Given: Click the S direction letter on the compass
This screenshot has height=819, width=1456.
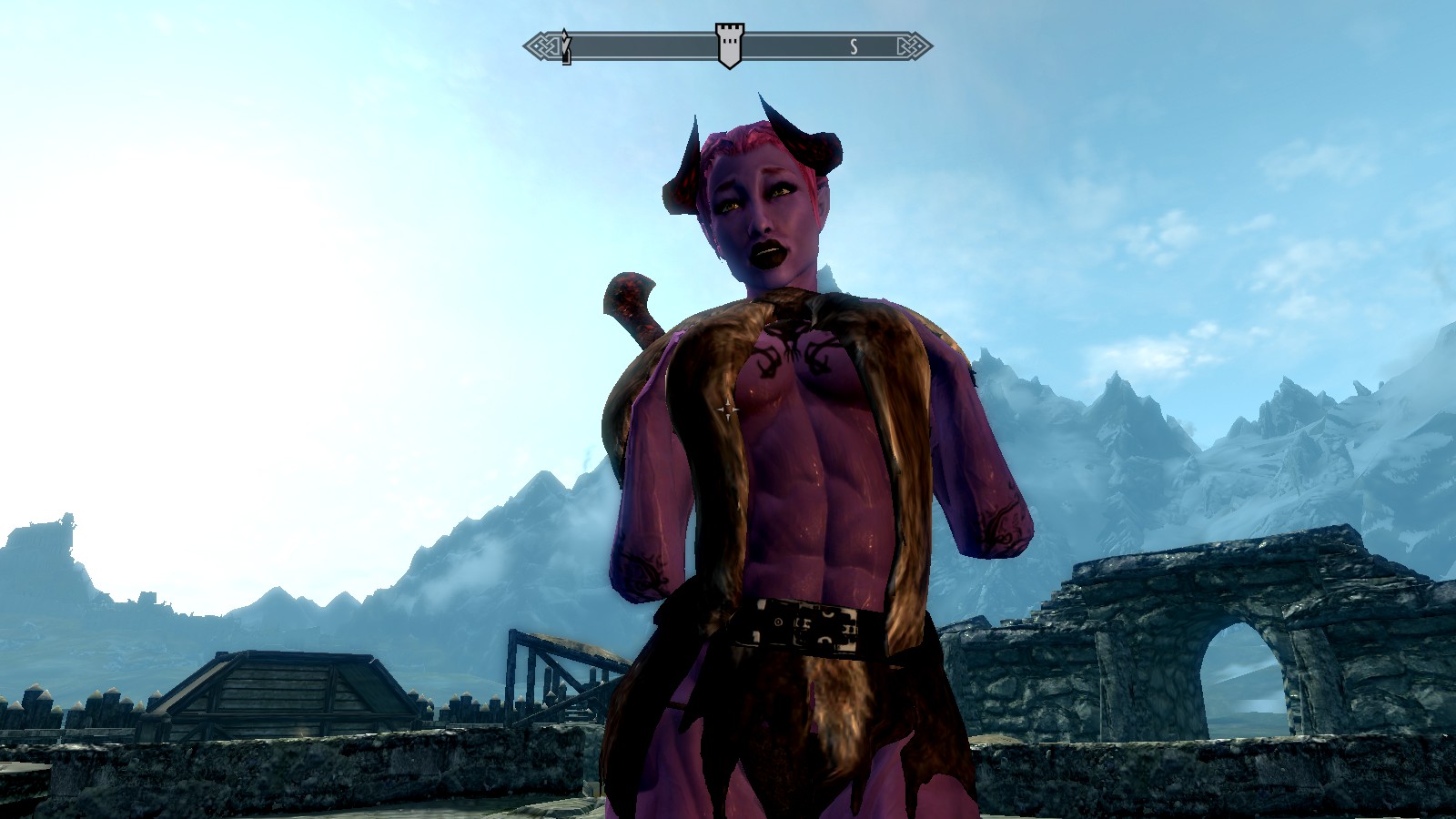Looking at the screenshot, I should tap(854, 47).
